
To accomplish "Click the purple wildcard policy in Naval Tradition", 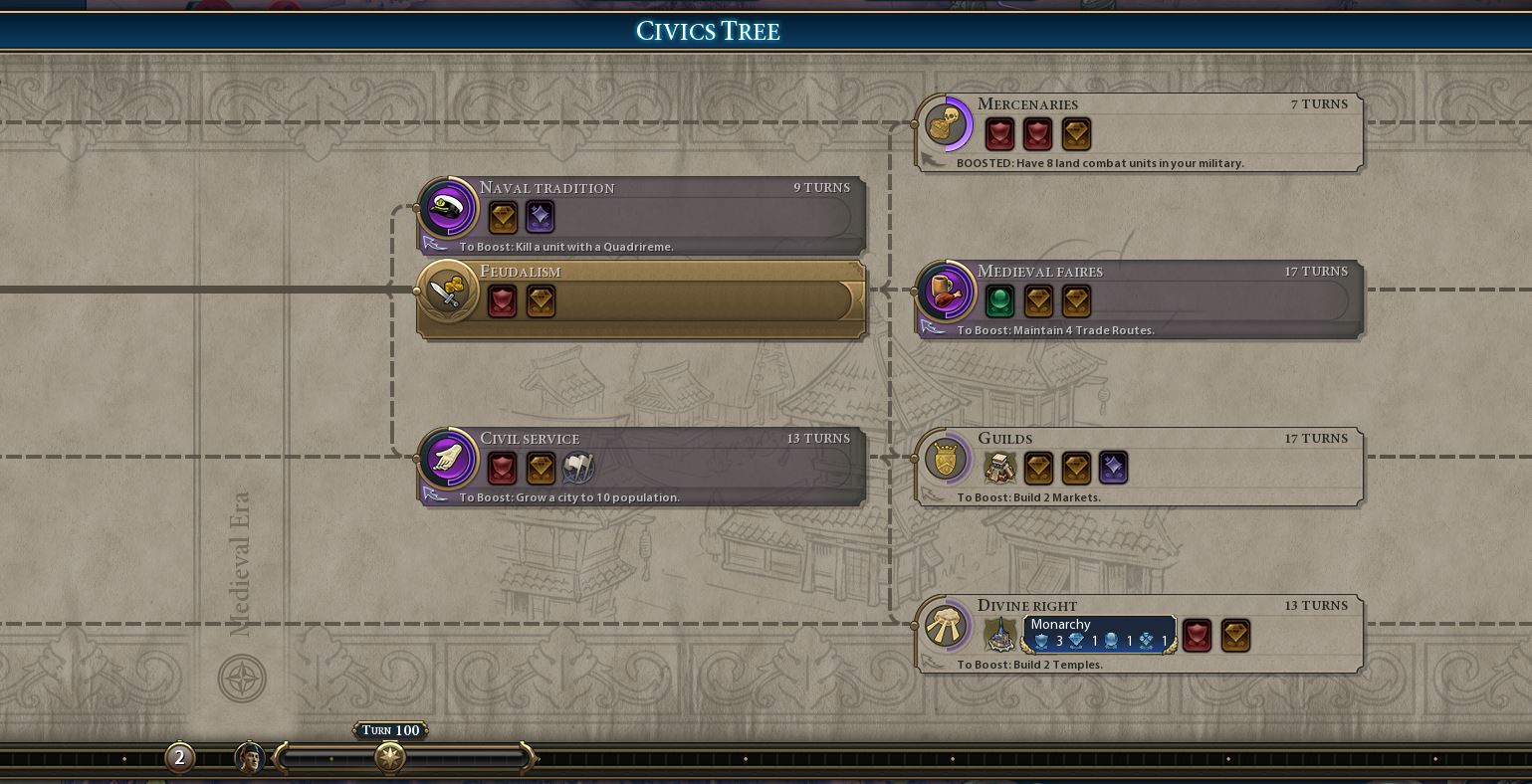I will pyautogui.click(x=540, y=217).
